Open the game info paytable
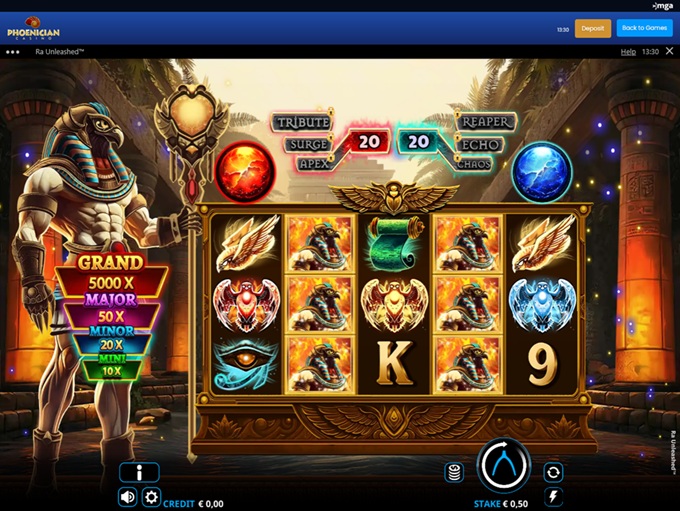Screen dimensions: 680x511 coord(139,472)
